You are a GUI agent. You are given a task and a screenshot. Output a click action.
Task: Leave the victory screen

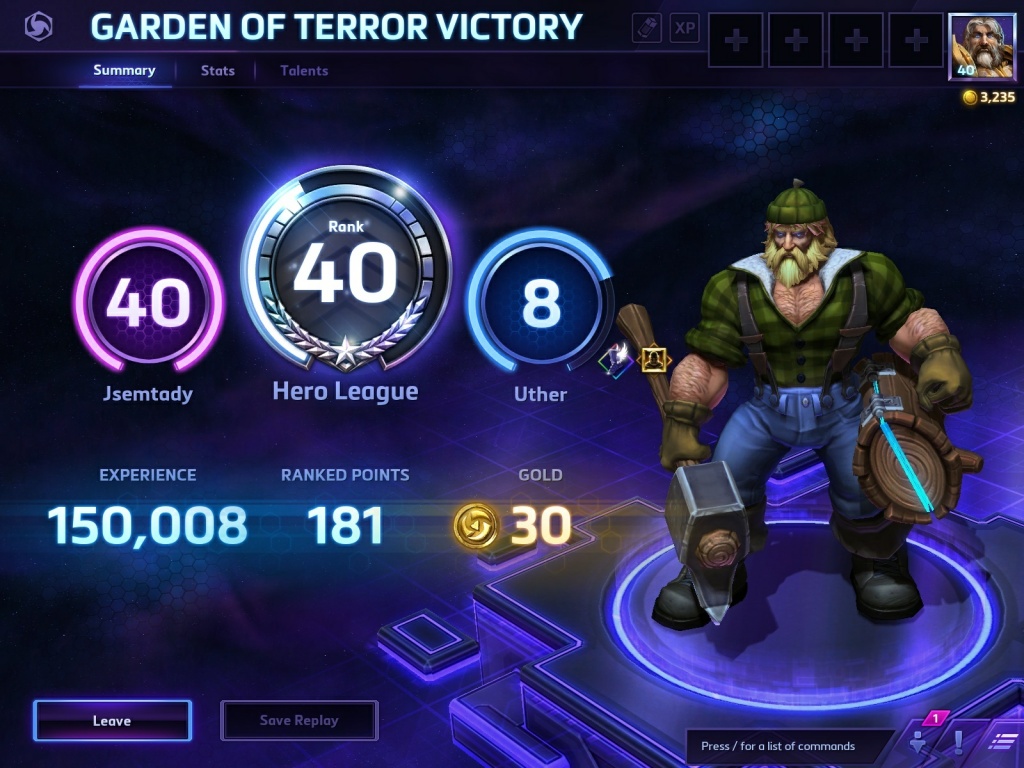point(112,720)
